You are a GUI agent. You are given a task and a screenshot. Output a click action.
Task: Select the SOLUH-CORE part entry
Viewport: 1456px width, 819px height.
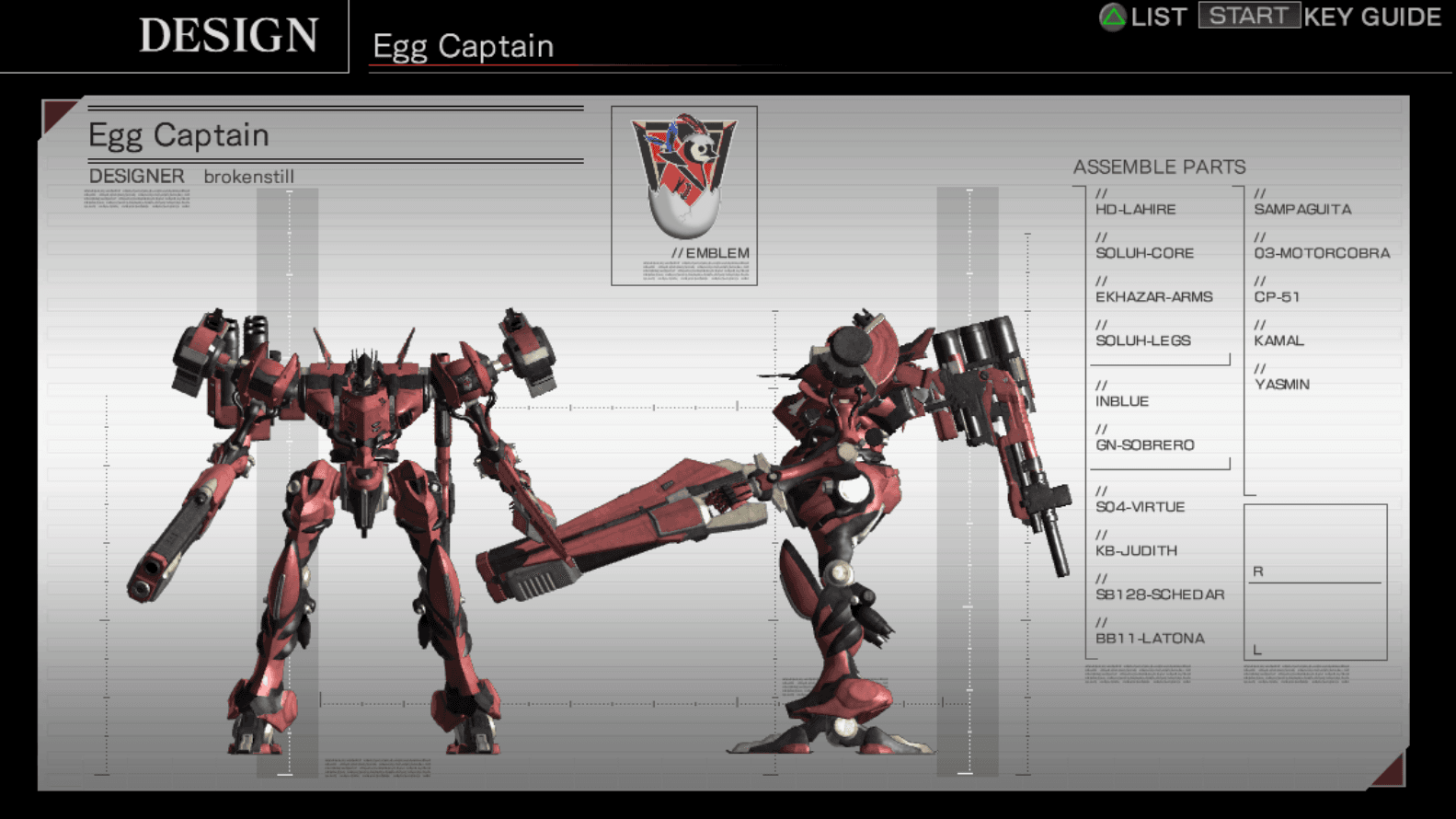tap(1144, 253)
